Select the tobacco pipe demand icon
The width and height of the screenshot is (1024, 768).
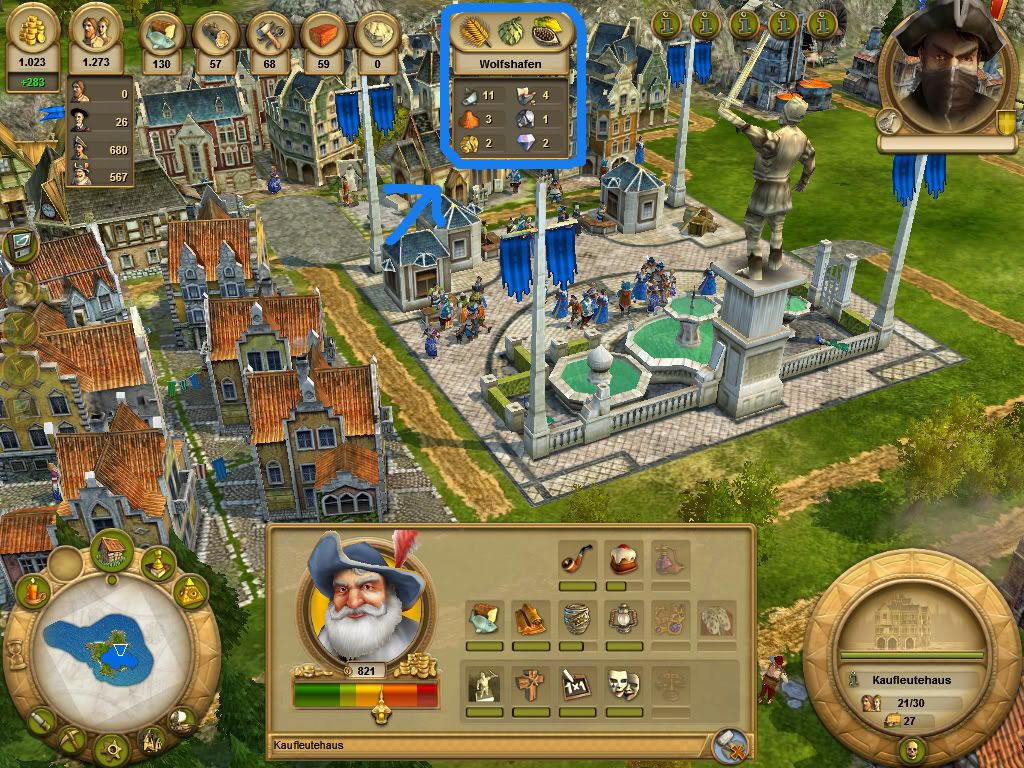[577, 558]
